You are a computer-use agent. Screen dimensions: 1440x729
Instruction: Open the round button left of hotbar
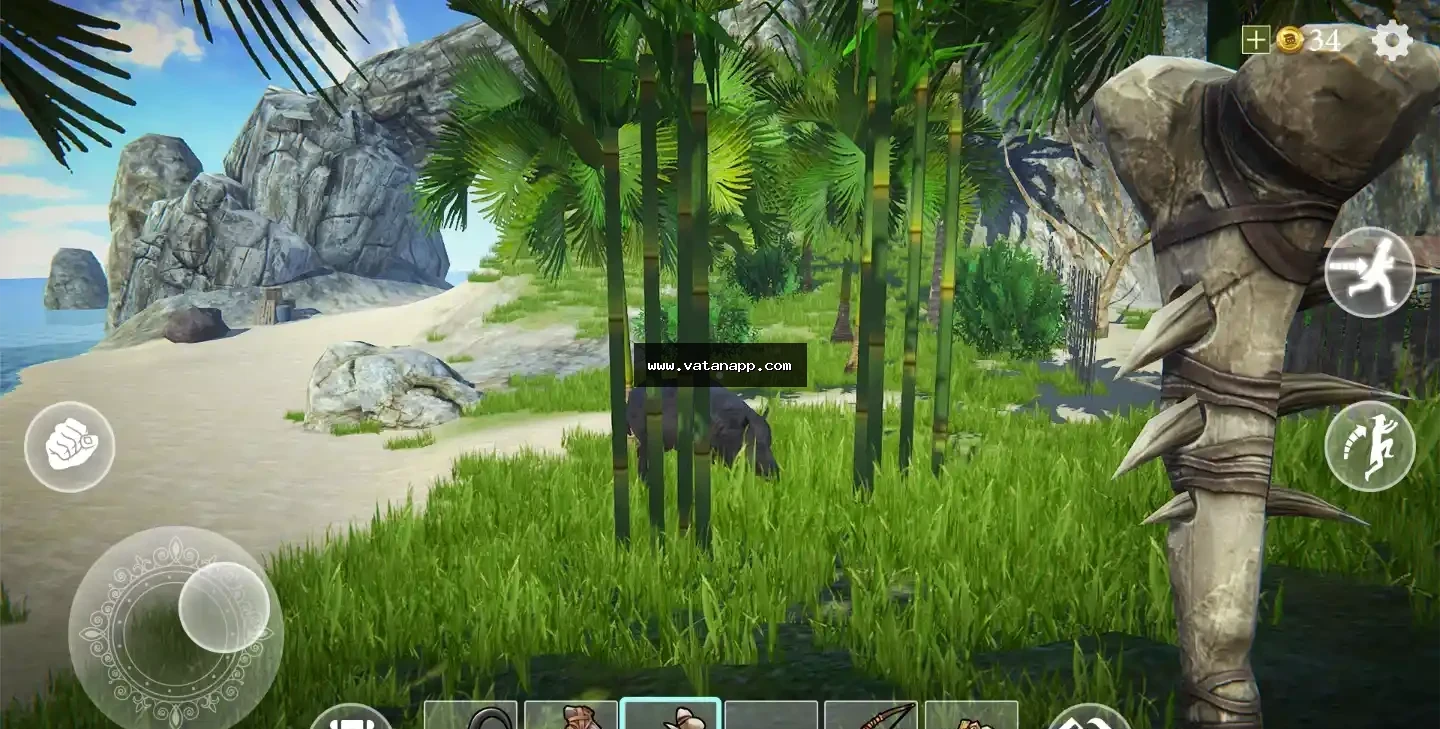click(350, 718)
